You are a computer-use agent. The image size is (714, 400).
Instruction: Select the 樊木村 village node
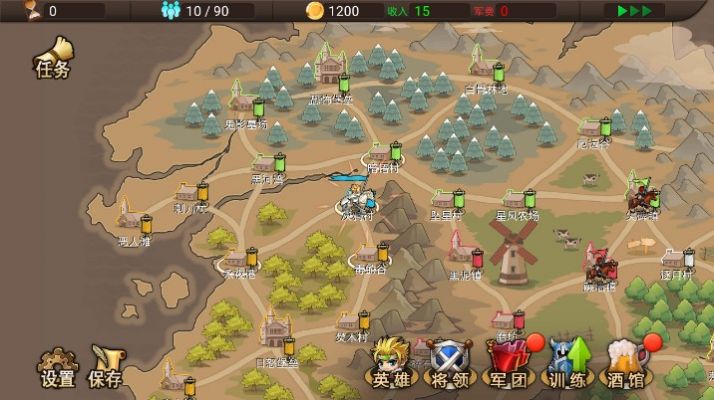point(352,323)
